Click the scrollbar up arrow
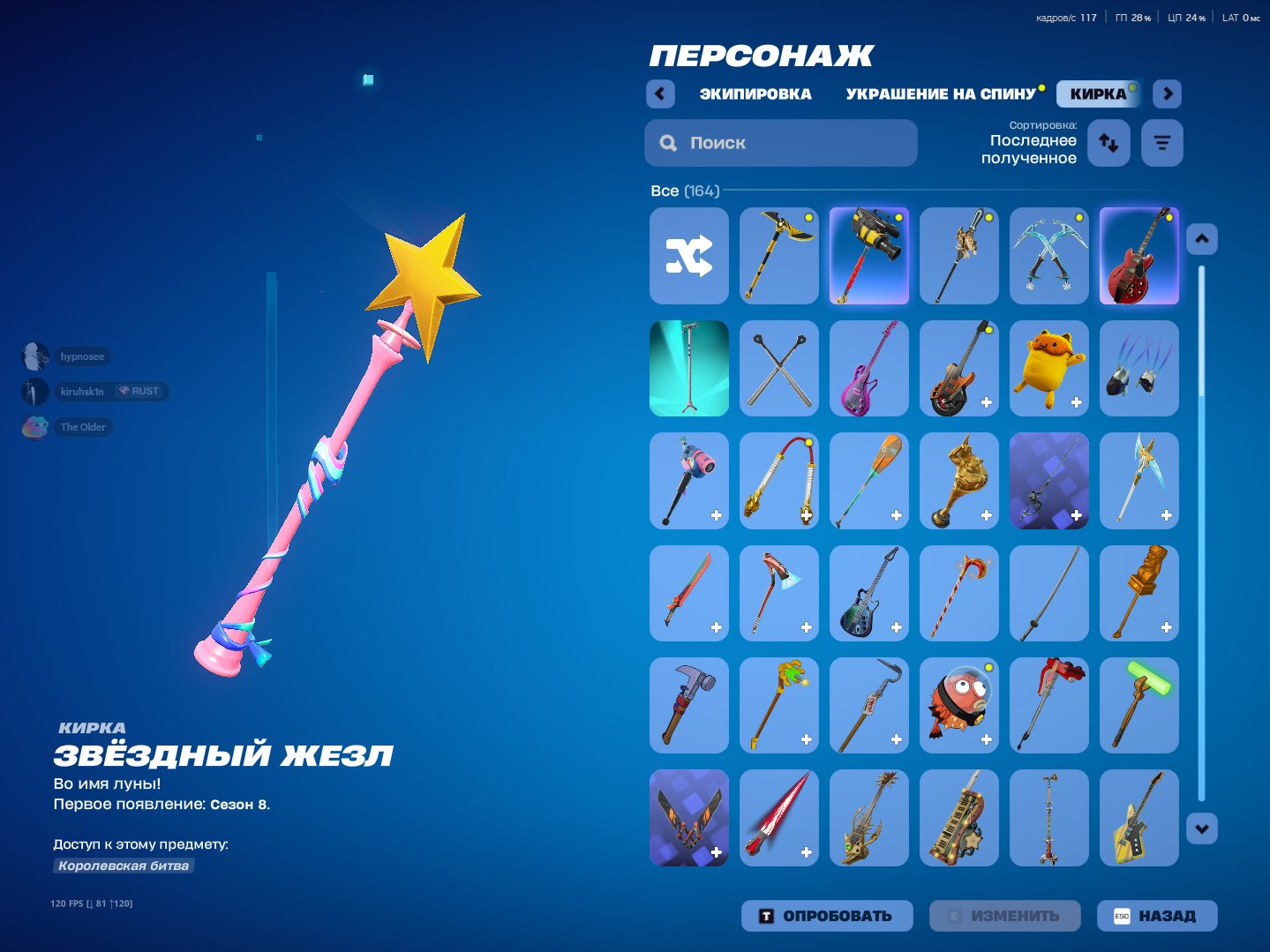 [1200, 238]
